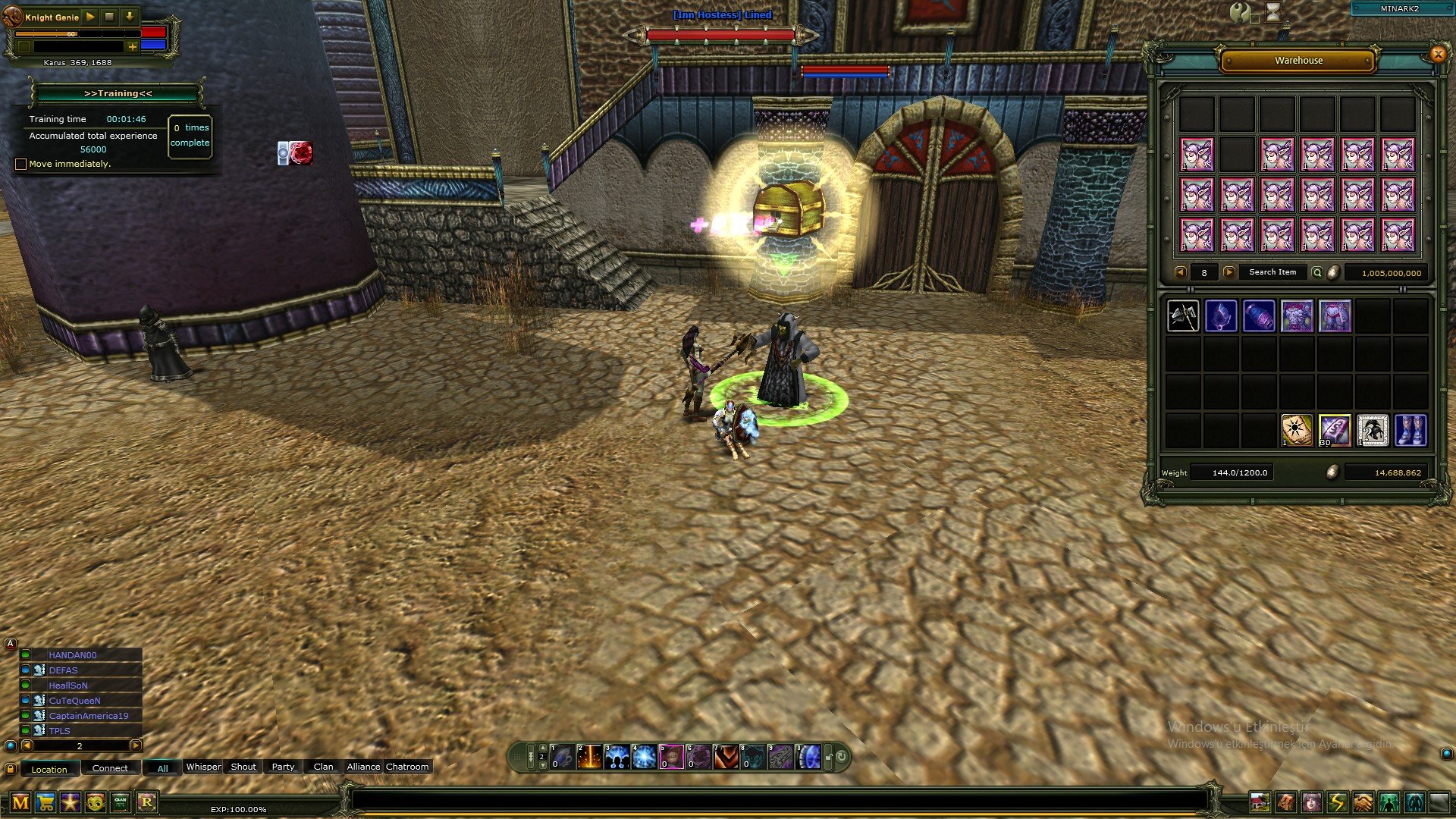Click the Search Item field
1456x819 pixels.
coord(1272,272)
